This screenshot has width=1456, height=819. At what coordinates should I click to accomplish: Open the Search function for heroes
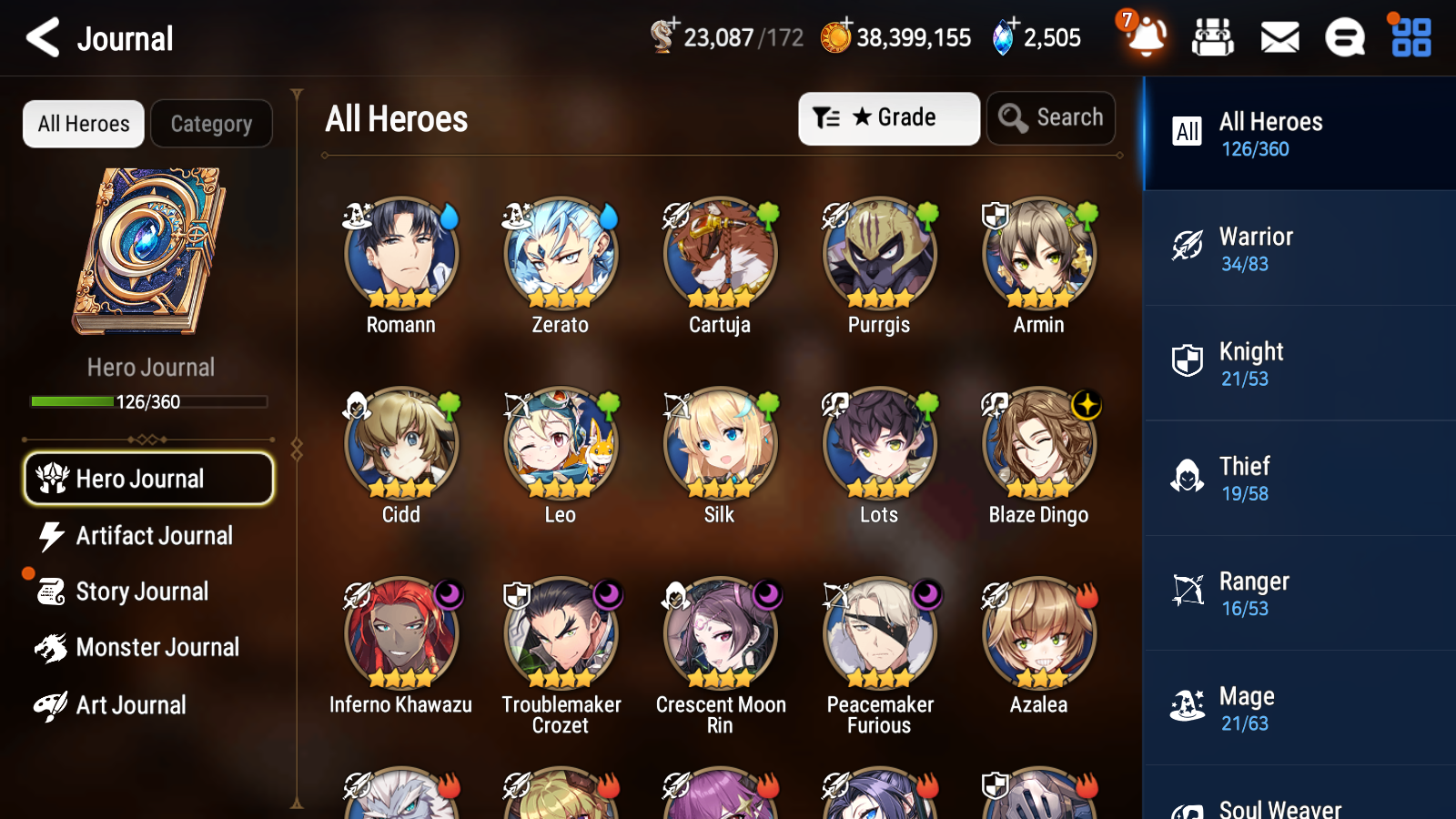1051,117
